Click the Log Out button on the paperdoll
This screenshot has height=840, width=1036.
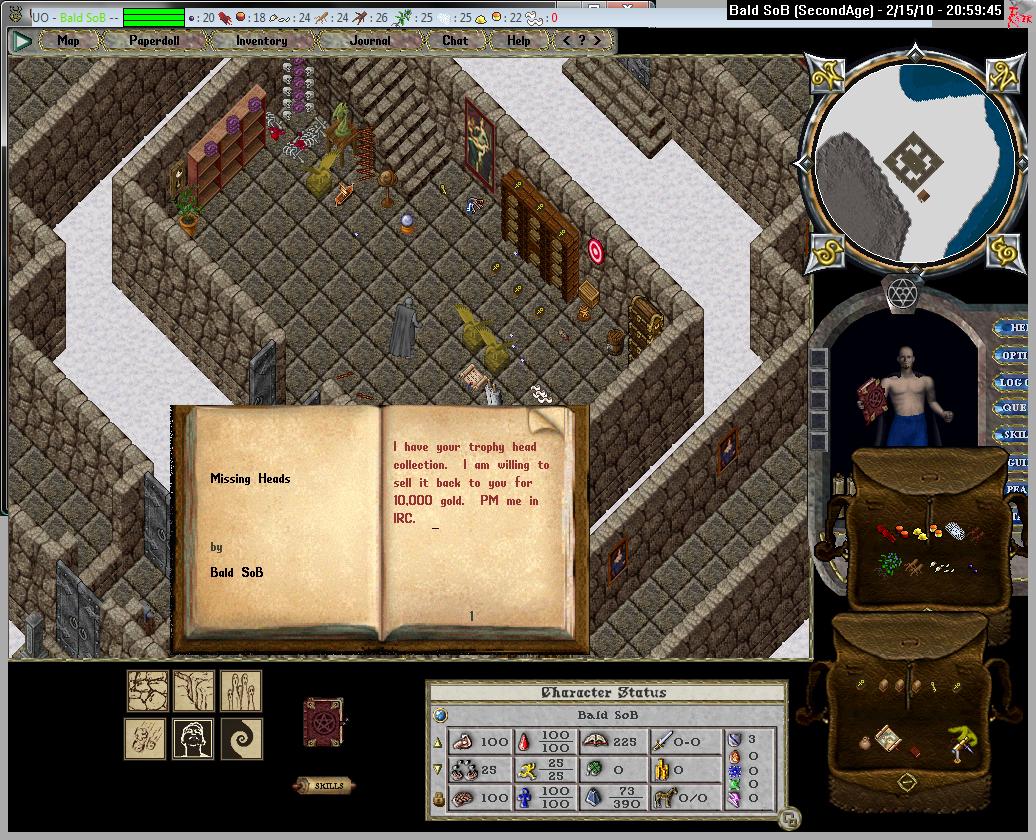[1013, 382]
